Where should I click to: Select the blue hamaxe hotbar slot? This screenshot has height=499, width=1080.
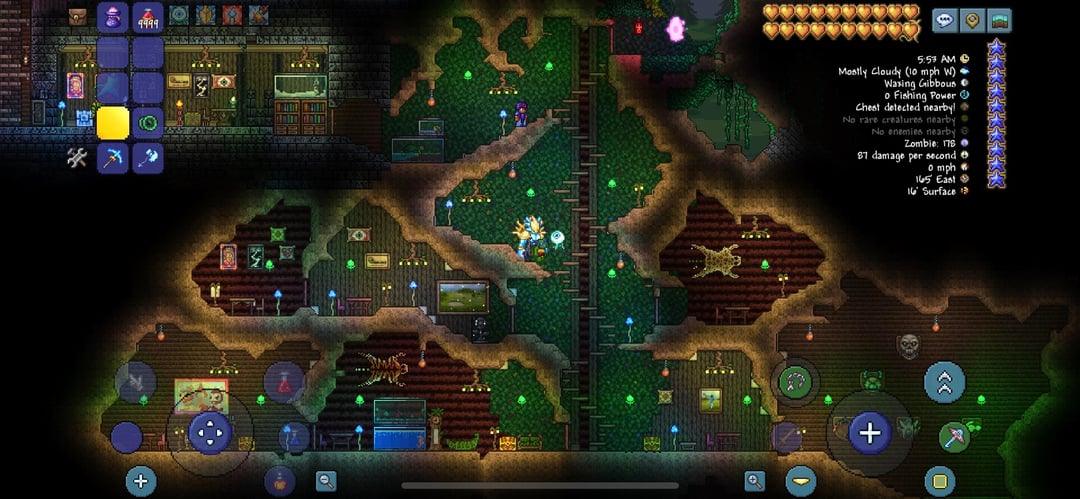148,158
